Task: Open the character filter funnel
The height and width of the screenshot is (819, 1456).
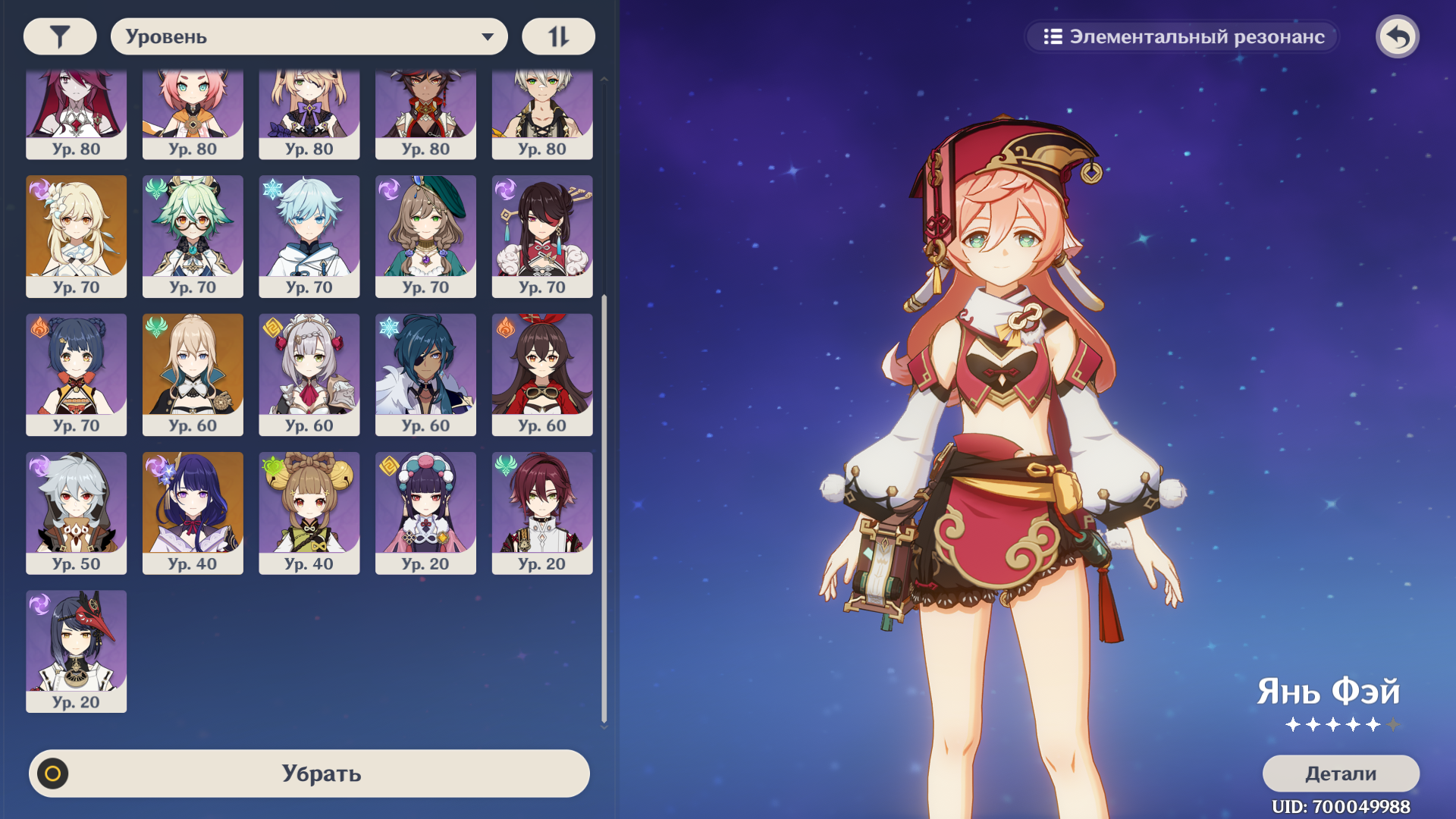Action: click(60, 36)
